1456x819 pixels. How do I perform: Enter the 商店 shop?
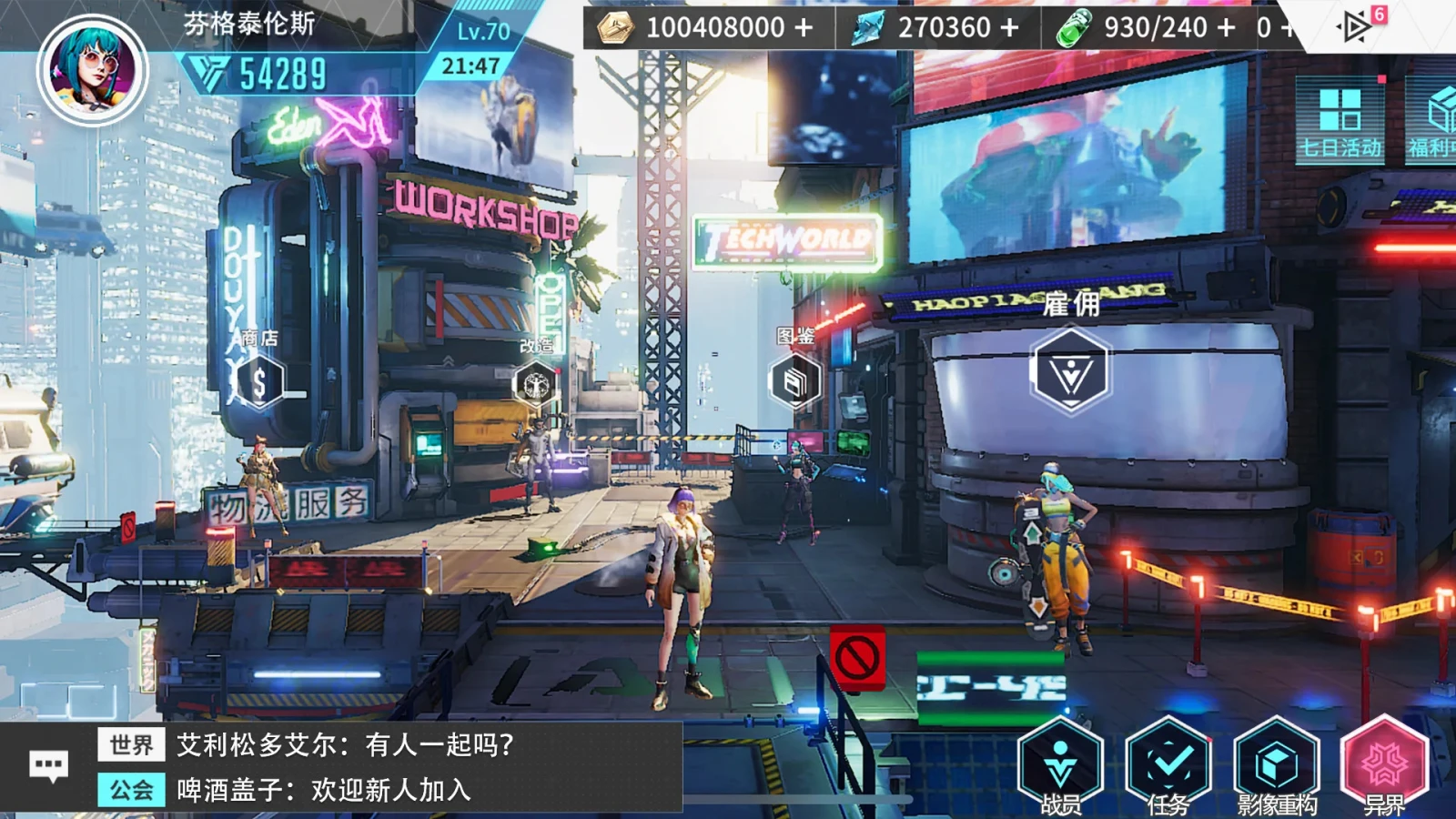coord(258,382)
